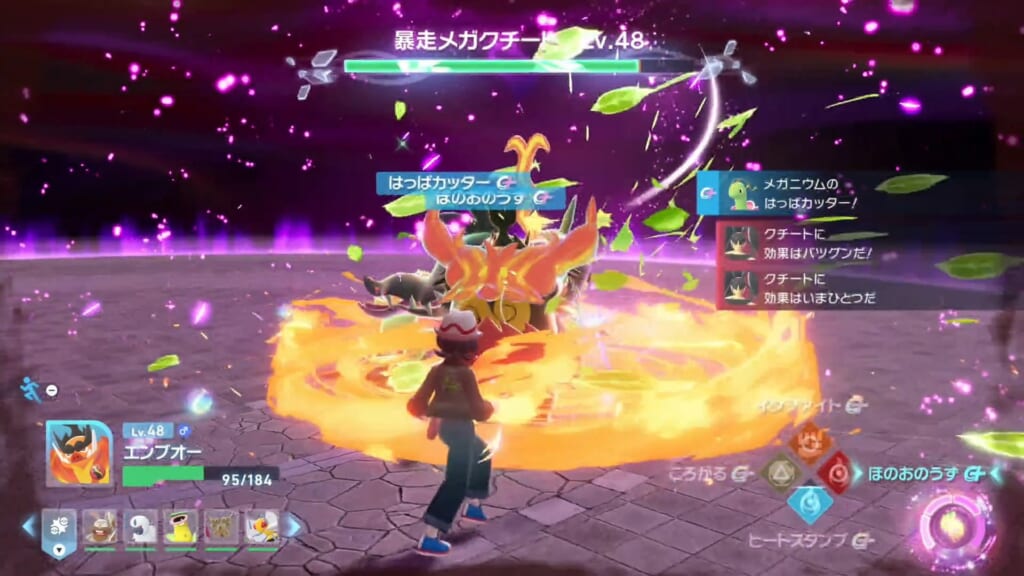Use the red Fire Spin move icon
This screenshot has height=576, width=1024.
pyautogui.click(x=836, y=471)
